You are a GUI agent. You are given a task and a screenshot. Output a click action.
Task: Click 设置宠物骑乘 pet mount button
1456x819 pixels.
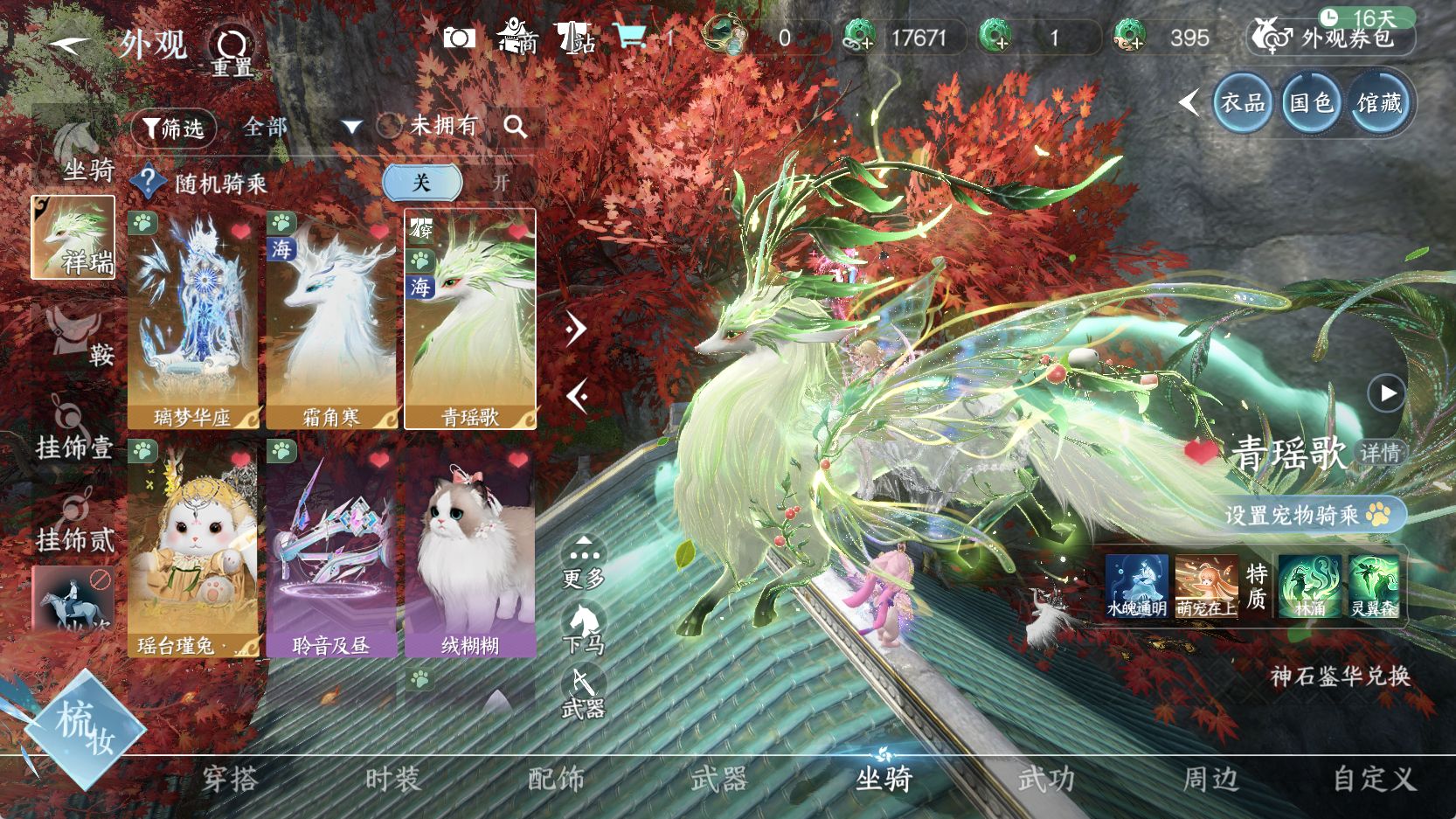point(1307,515)
